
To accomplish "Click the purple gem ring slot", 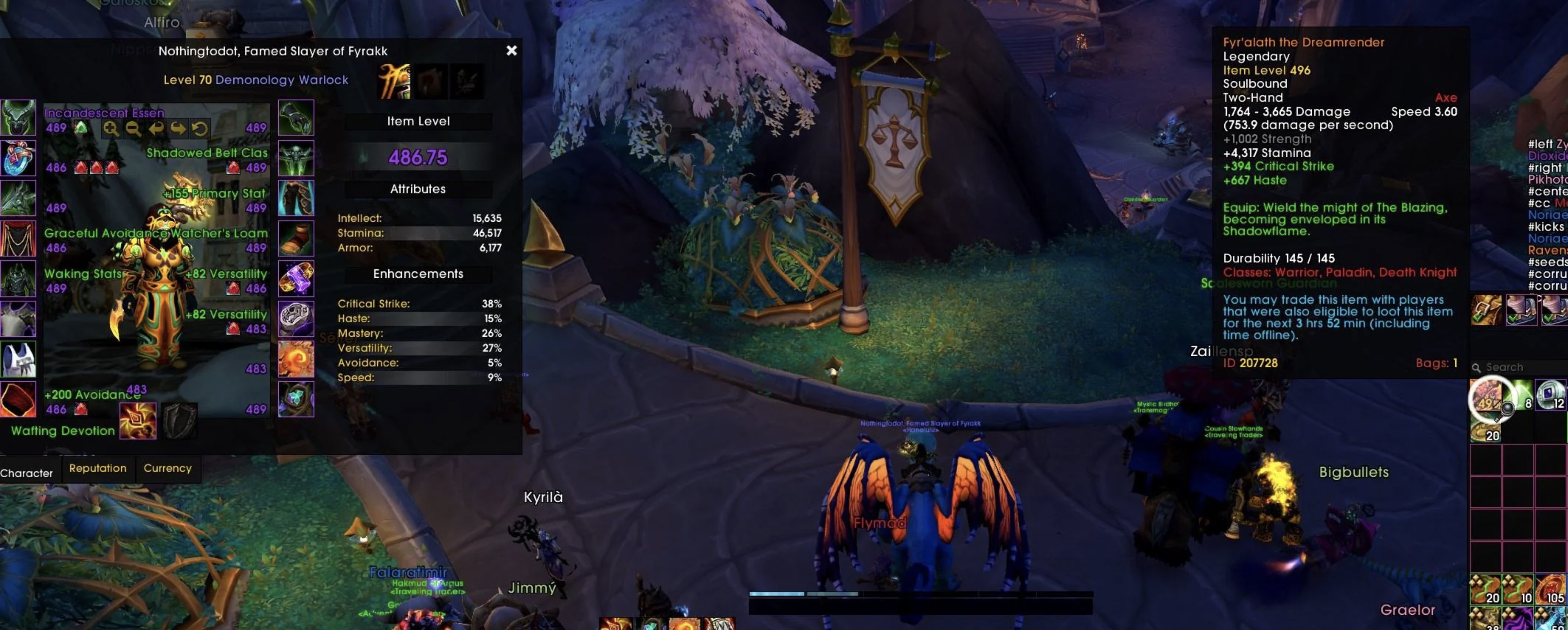I will pyautogui.click(x=296, y=279).
